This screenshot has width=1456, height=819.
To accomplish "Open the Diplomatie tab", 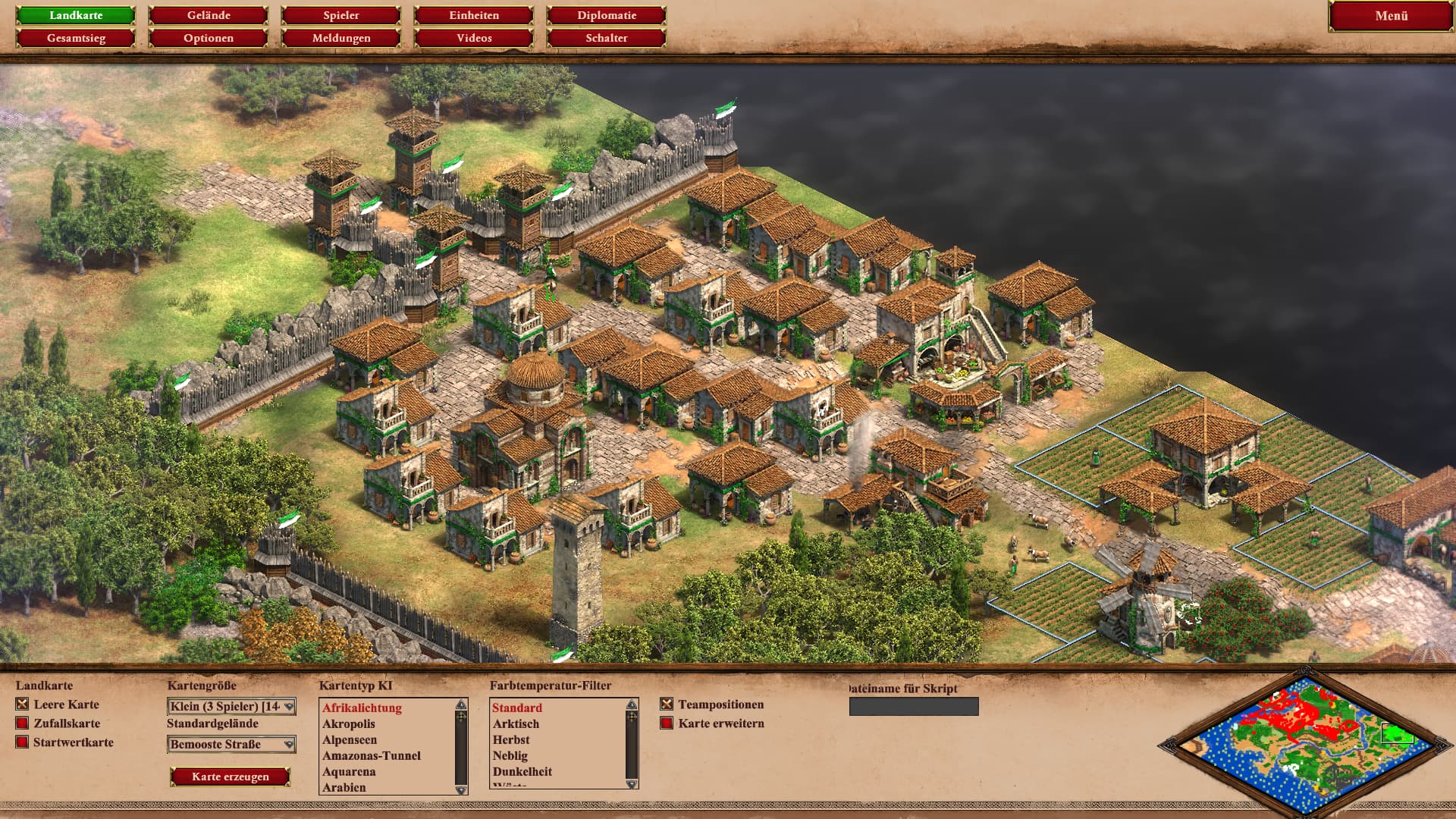I will [x=607, y=15].
